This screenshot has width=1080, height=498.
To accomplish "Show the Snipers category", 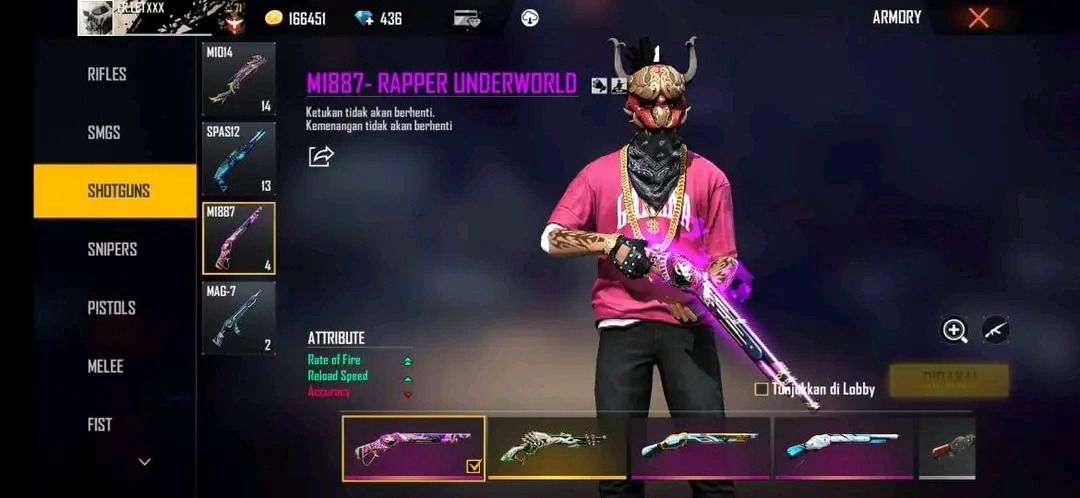I will pyautogui.click(x=112, y=249).
